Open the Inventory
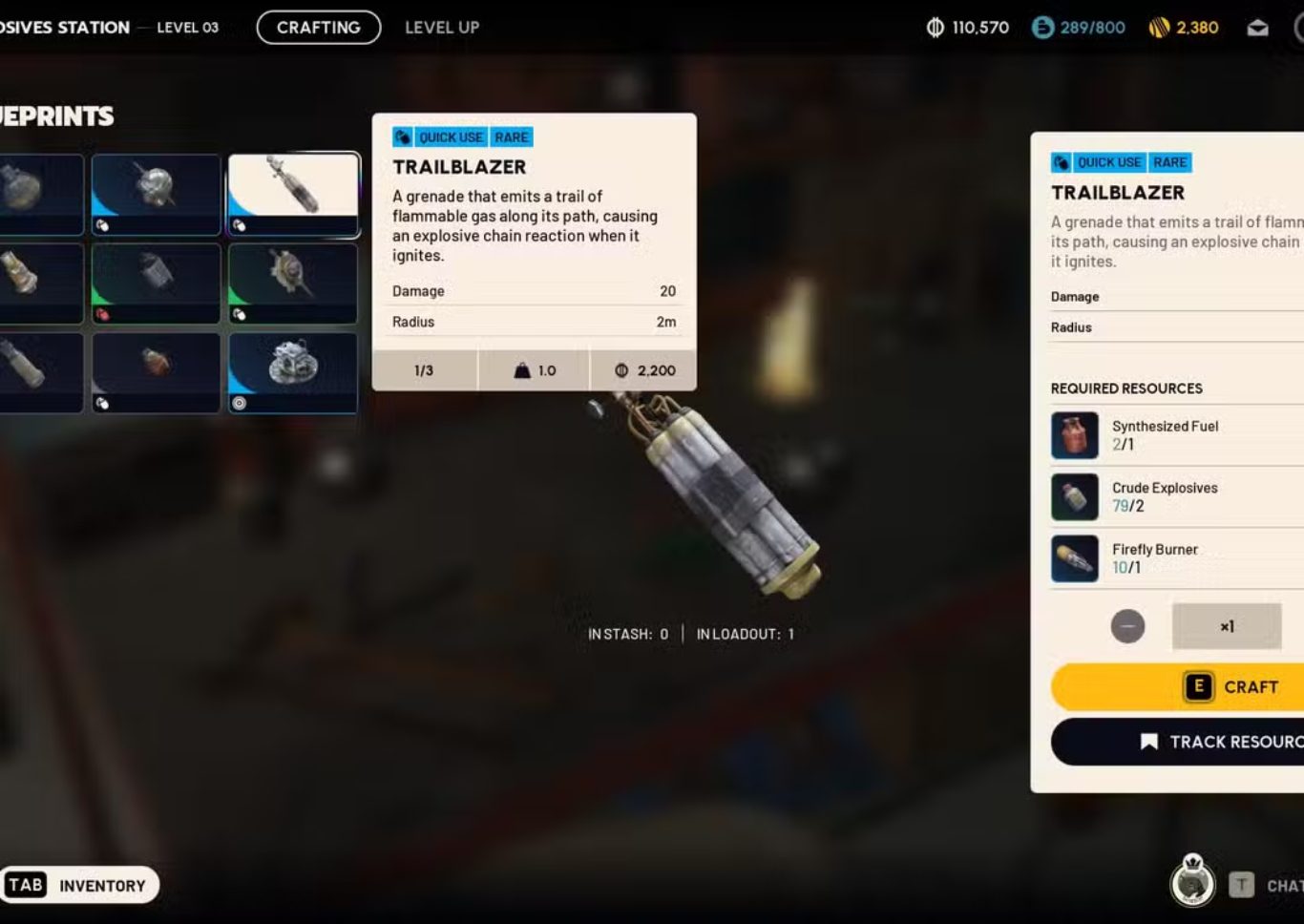The height and width of the screenshot is (924, 1304). 79,885
